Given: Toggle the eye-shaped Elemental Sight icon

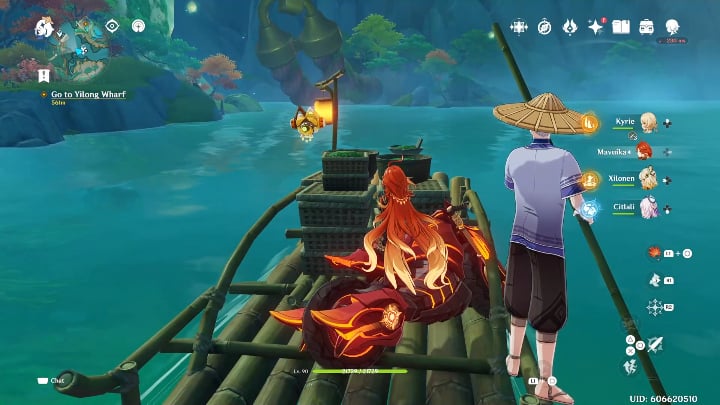Looking at the screenshot, I should (x=112, y=26).
